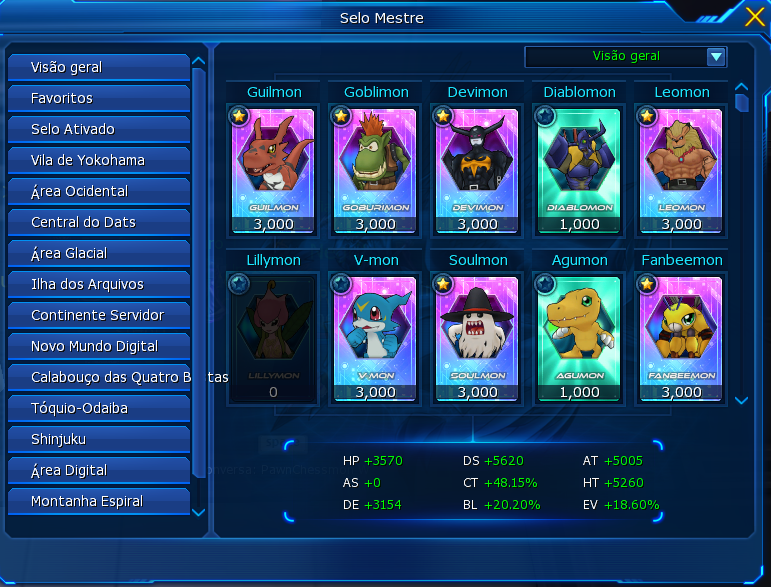
Task: Choose Vila de Yokohama category
Action: 98,161
